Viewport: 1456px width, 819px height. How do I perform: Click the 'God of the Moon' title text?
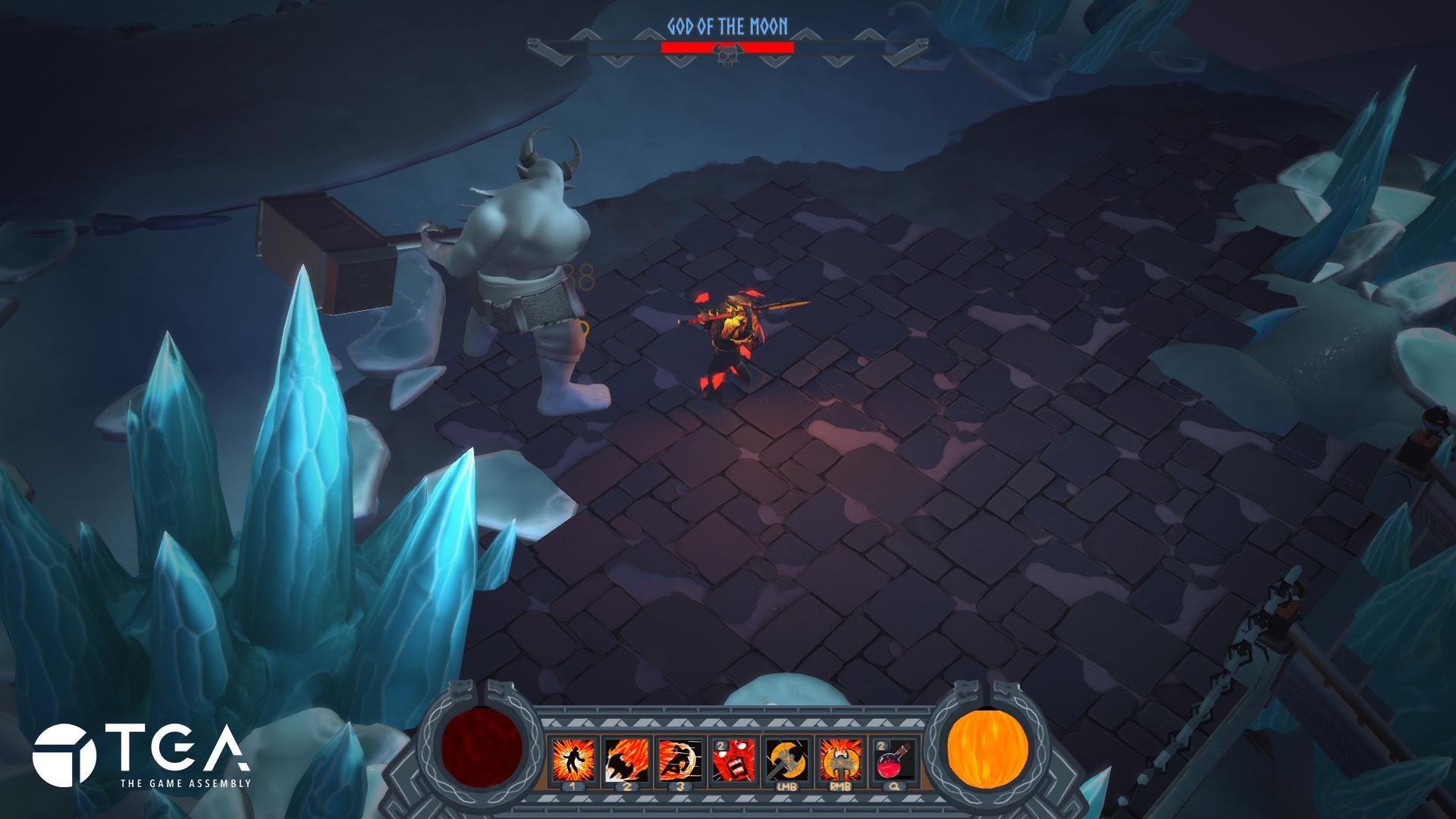click(726, 24)
